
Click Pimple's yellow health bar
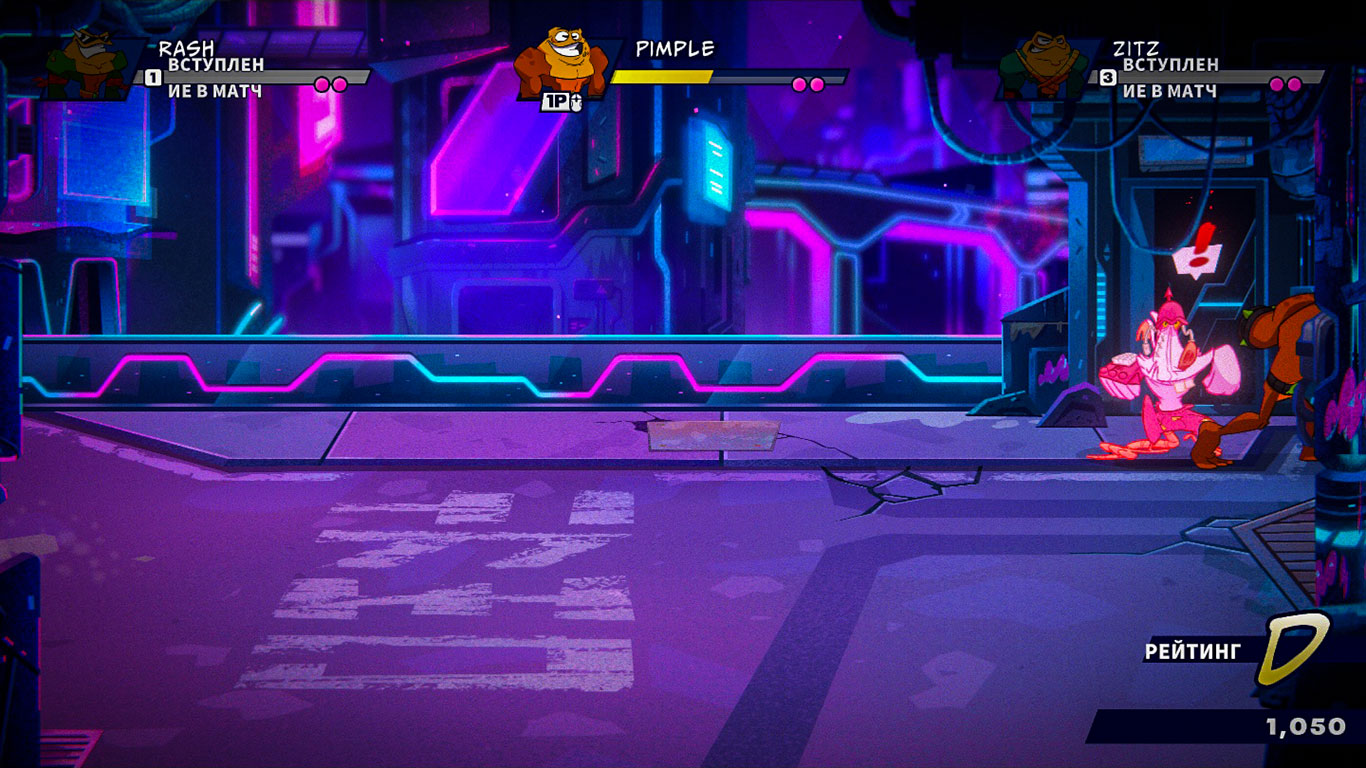[x=660, y=75]
